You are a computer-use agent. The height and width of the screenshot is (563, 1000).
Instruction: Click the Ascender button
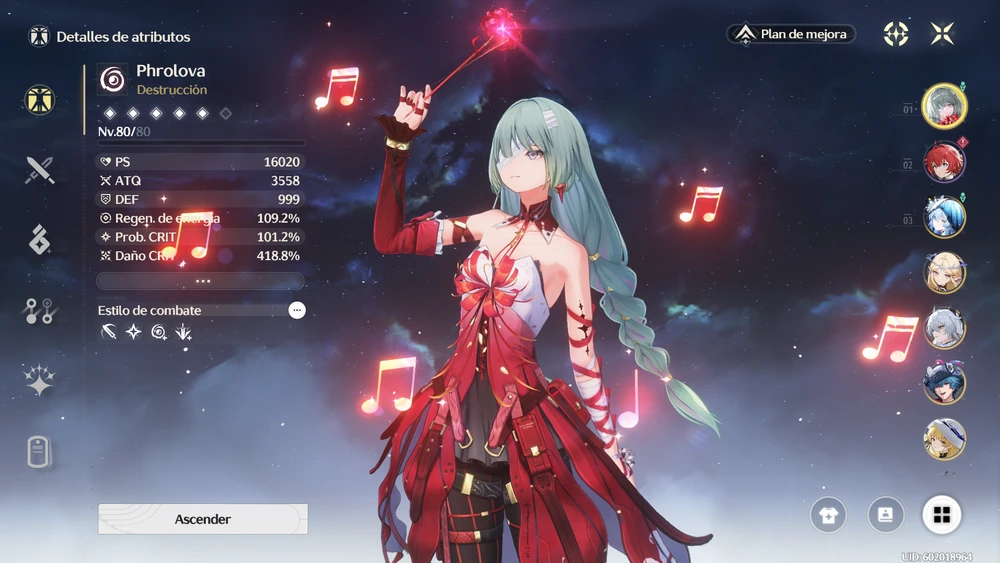(203, 519)
